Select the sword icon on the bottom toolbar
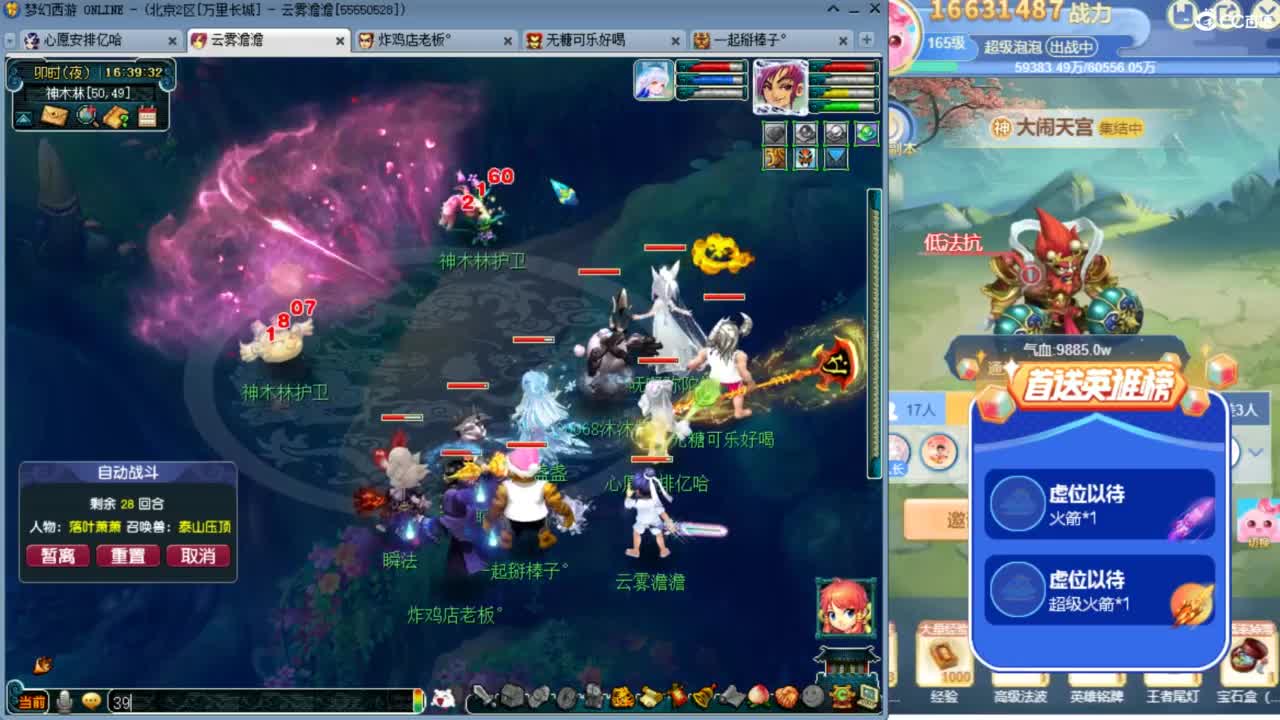 482,699
